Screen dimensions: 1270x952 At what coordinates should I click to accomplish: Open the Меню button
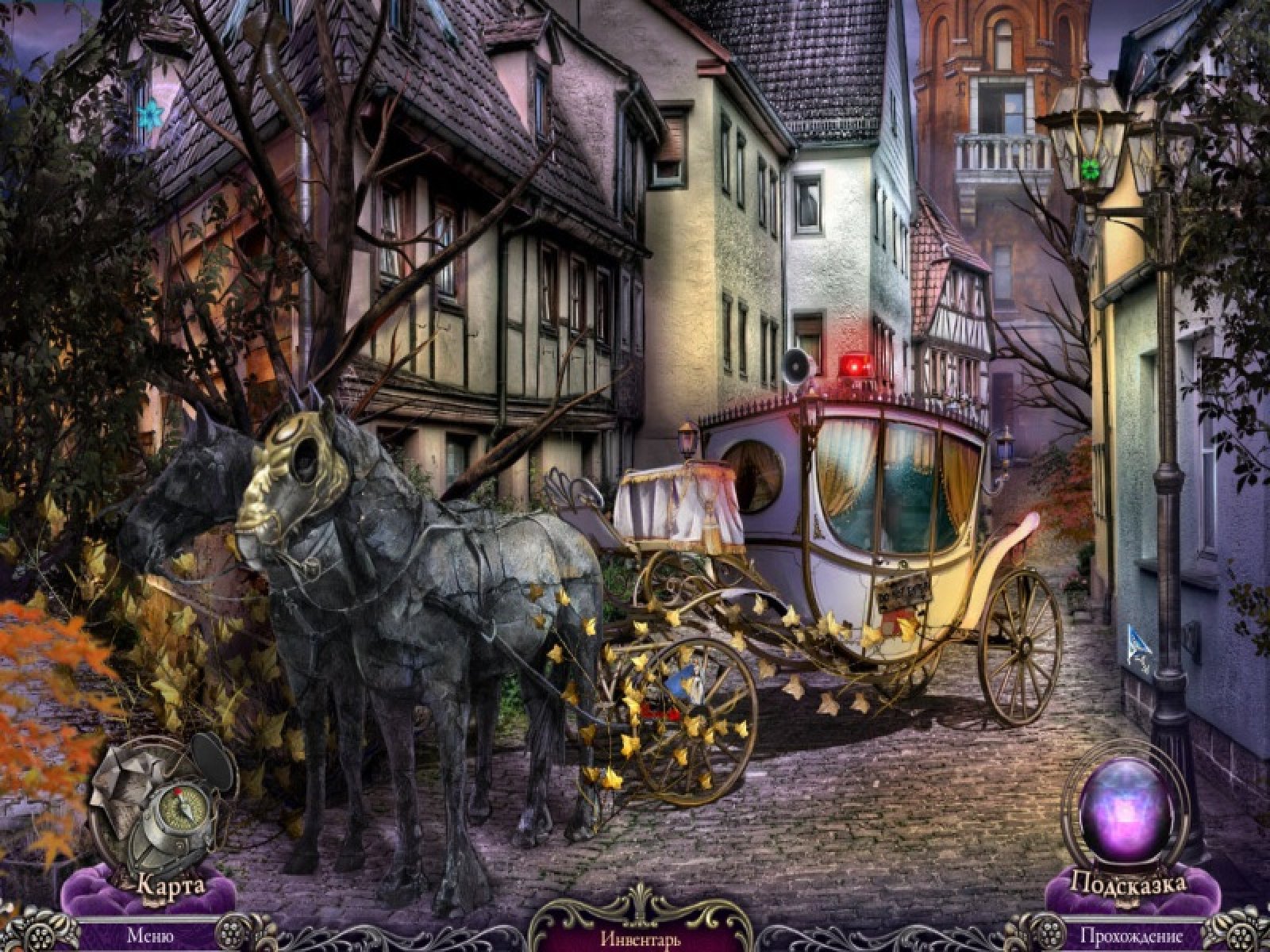coord(147,937)
